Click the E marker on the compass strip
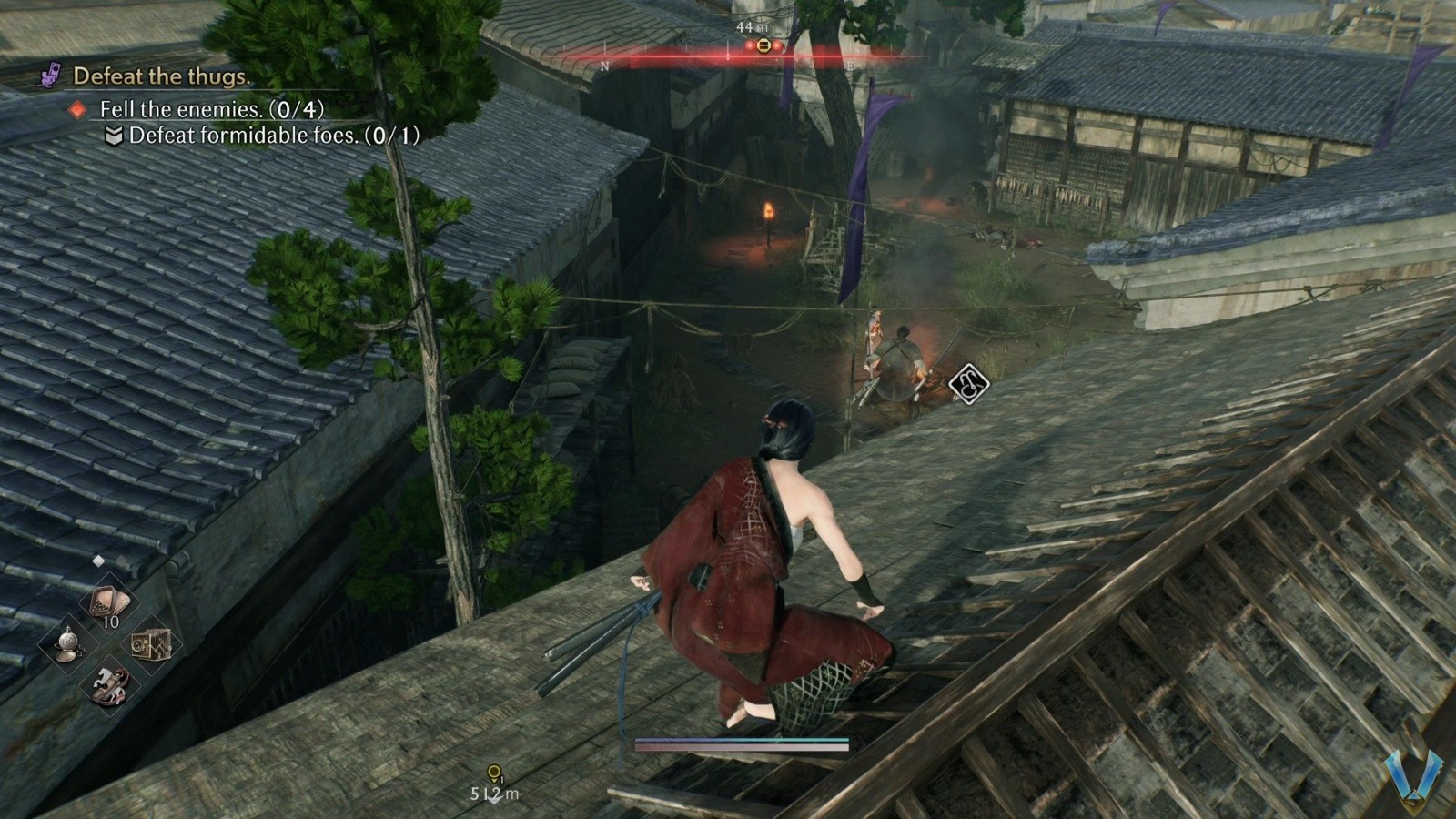 [850, 64]
